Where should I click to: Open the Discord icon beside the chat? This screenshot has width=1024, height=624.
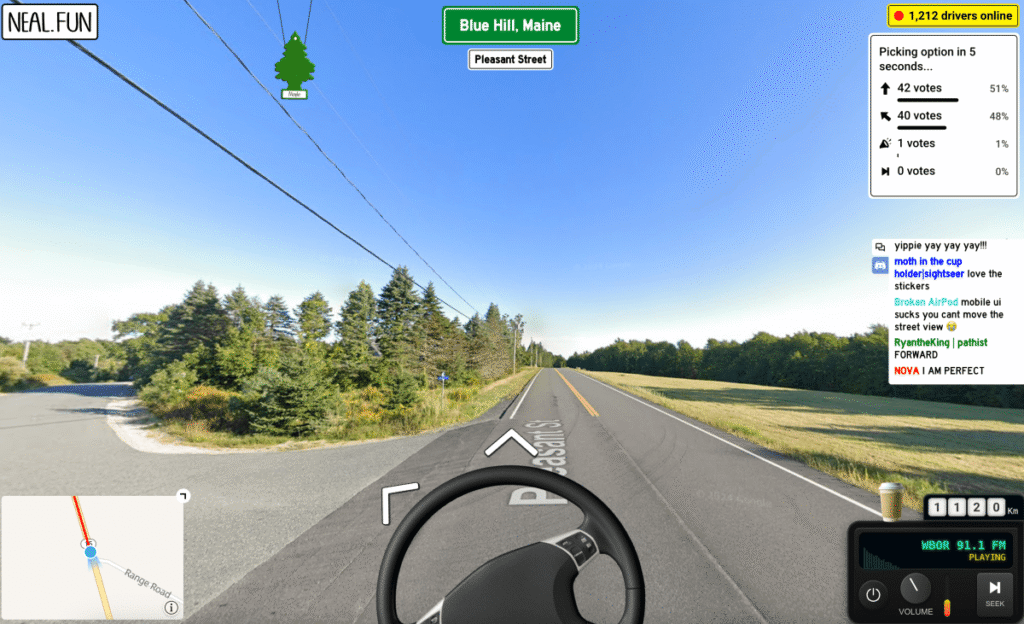[x=880, y=266]
